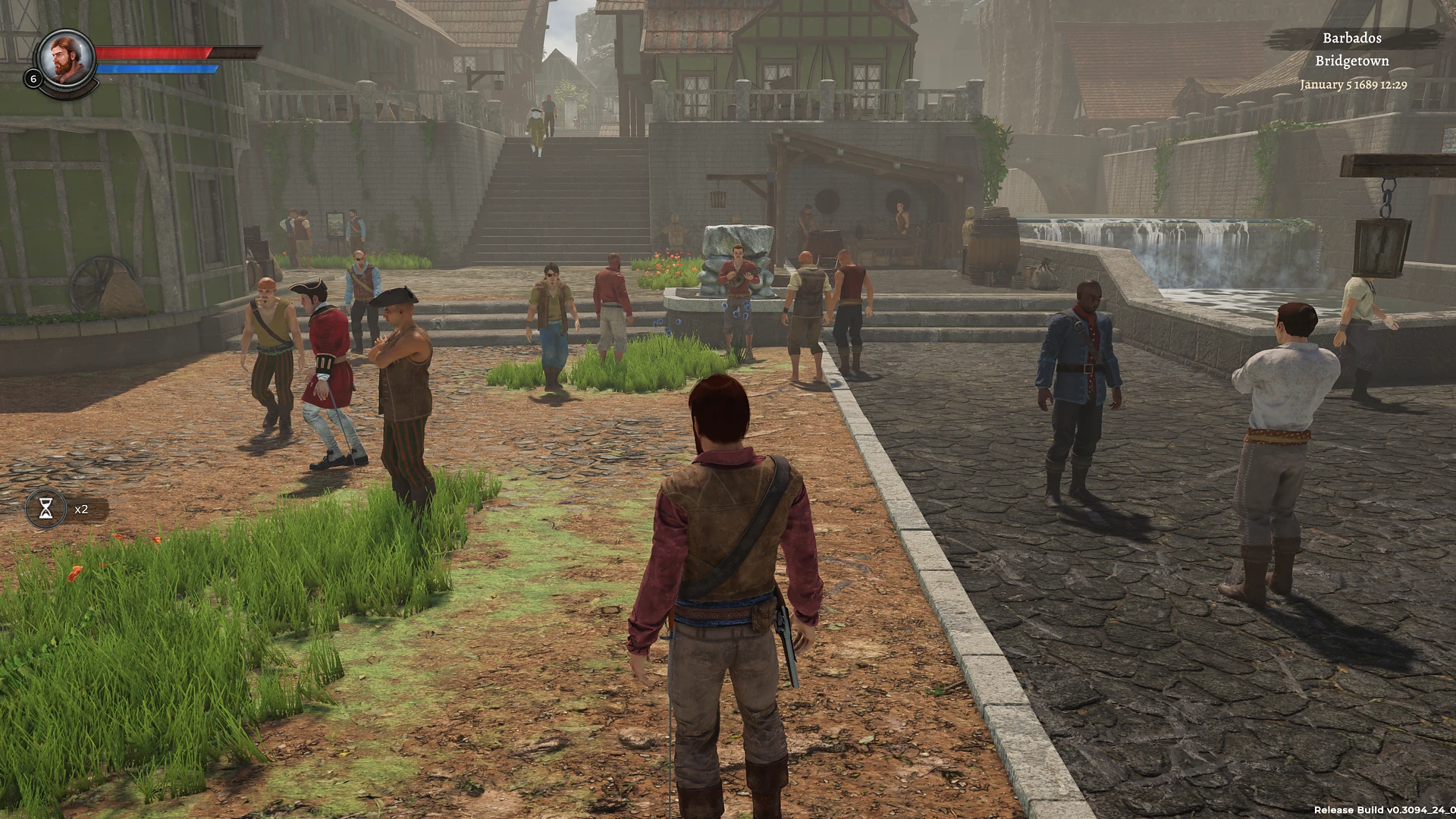Viewport: 1456px width, 819px height.
Task: Toggle the hourglass time speed icon
Action: point(46,509)
